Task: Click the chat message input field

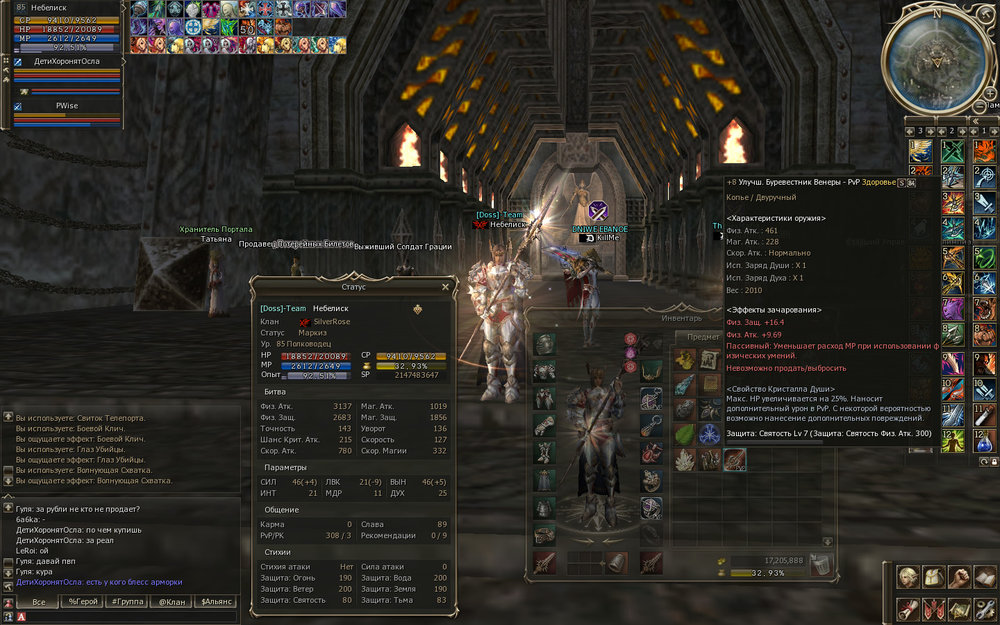Action: pyautogui.click(x=130, y=617)
